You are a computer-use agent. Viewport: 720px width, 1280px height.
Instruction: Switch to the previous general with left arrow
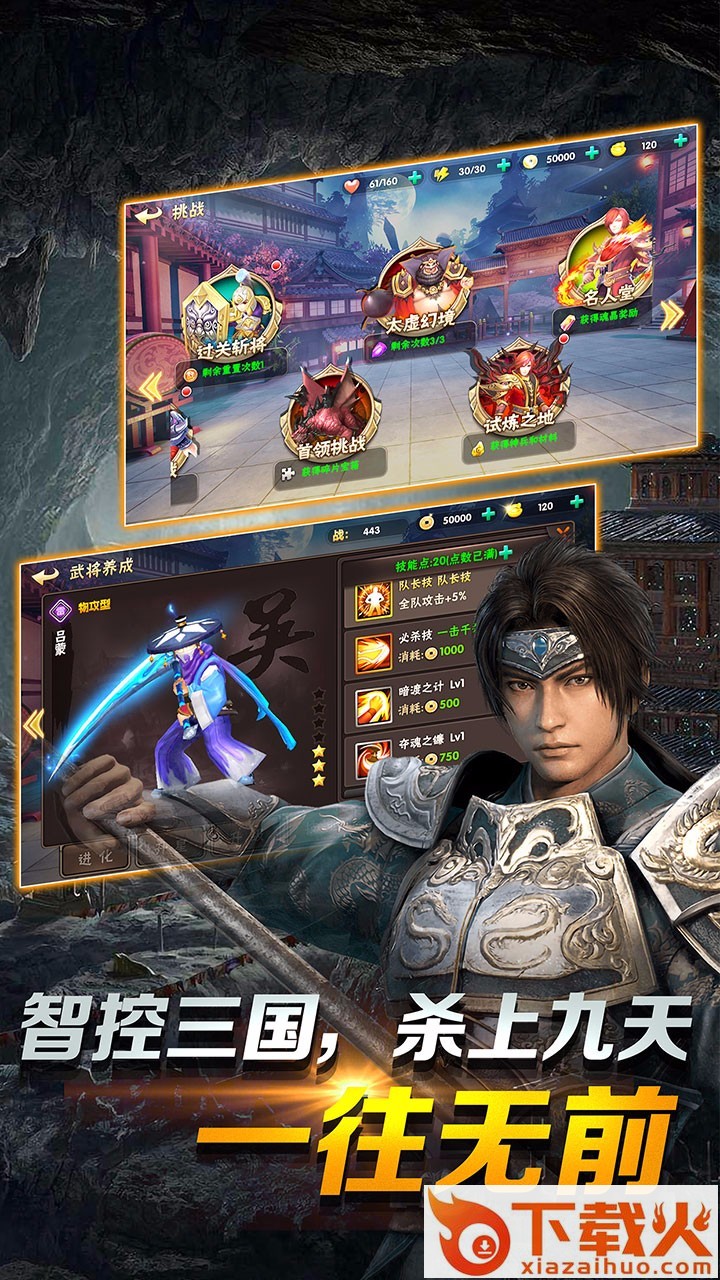coord(35,722)
